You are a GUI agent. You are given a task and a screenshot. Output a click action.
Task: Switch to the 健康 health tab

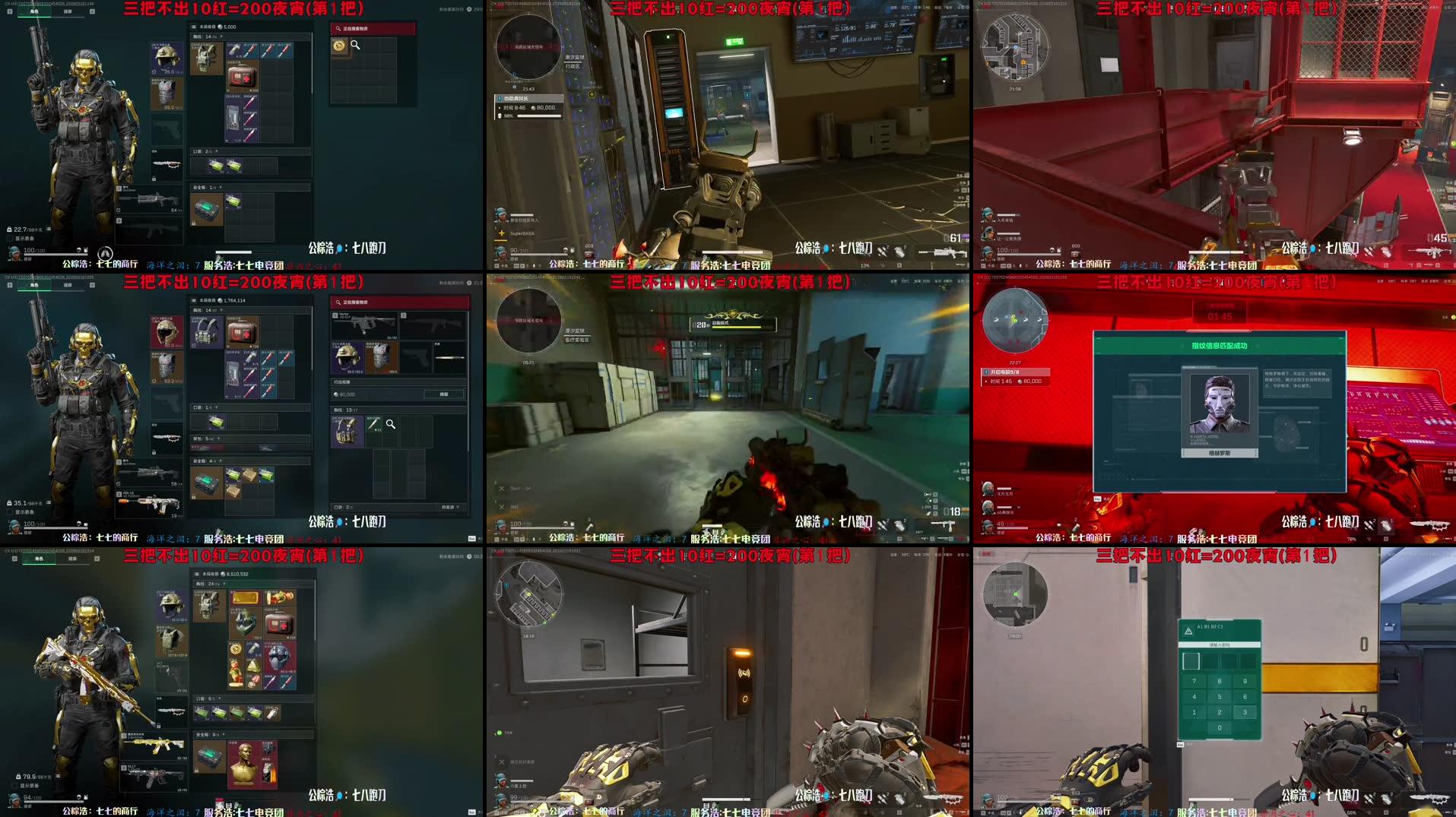[68, 11]
